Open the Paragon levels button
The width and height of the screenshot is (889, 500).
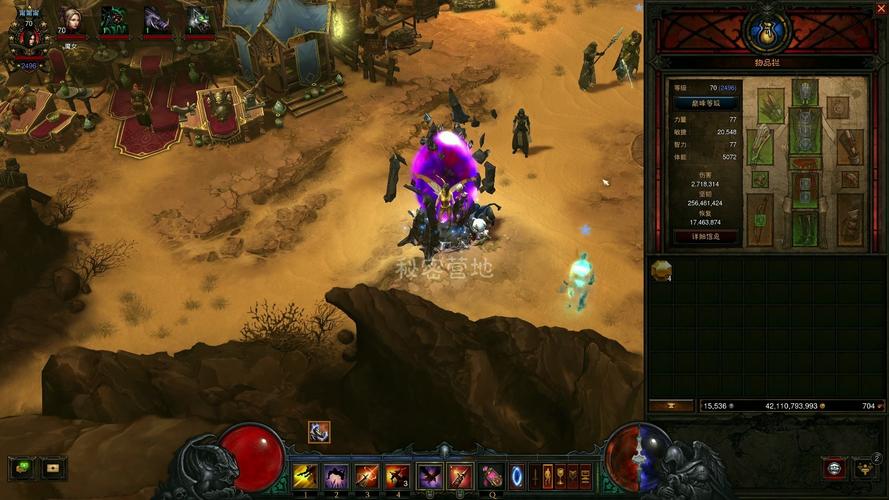point(707,103)
